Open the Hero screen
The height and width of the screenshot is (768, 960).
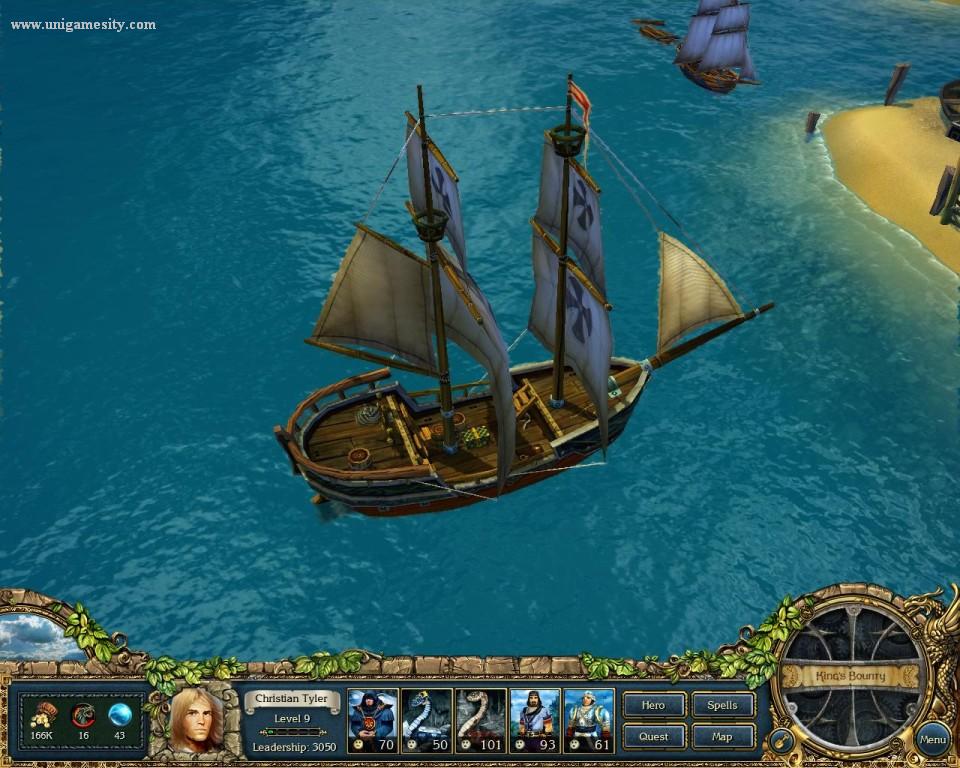pyautogui.click(x=654, y=705)
